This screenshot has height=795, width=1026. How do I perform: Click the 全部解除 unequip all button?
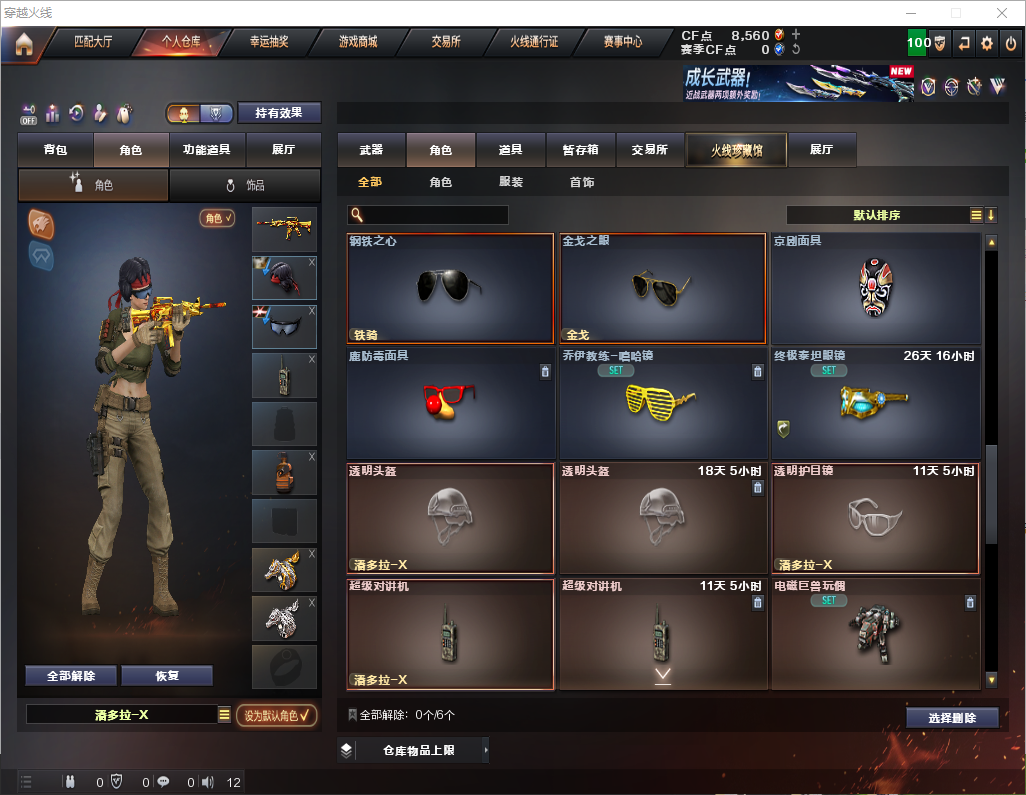pyautogui.click(x=71, y=676)
